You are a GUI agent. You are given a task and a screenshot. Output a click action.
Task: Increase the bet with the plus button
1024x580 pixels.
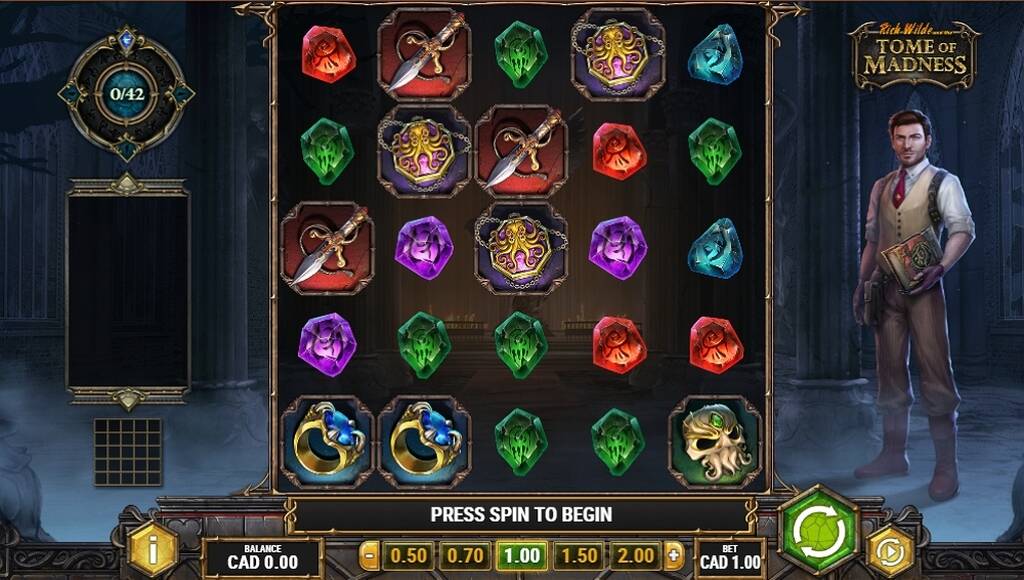coord(674,555)
